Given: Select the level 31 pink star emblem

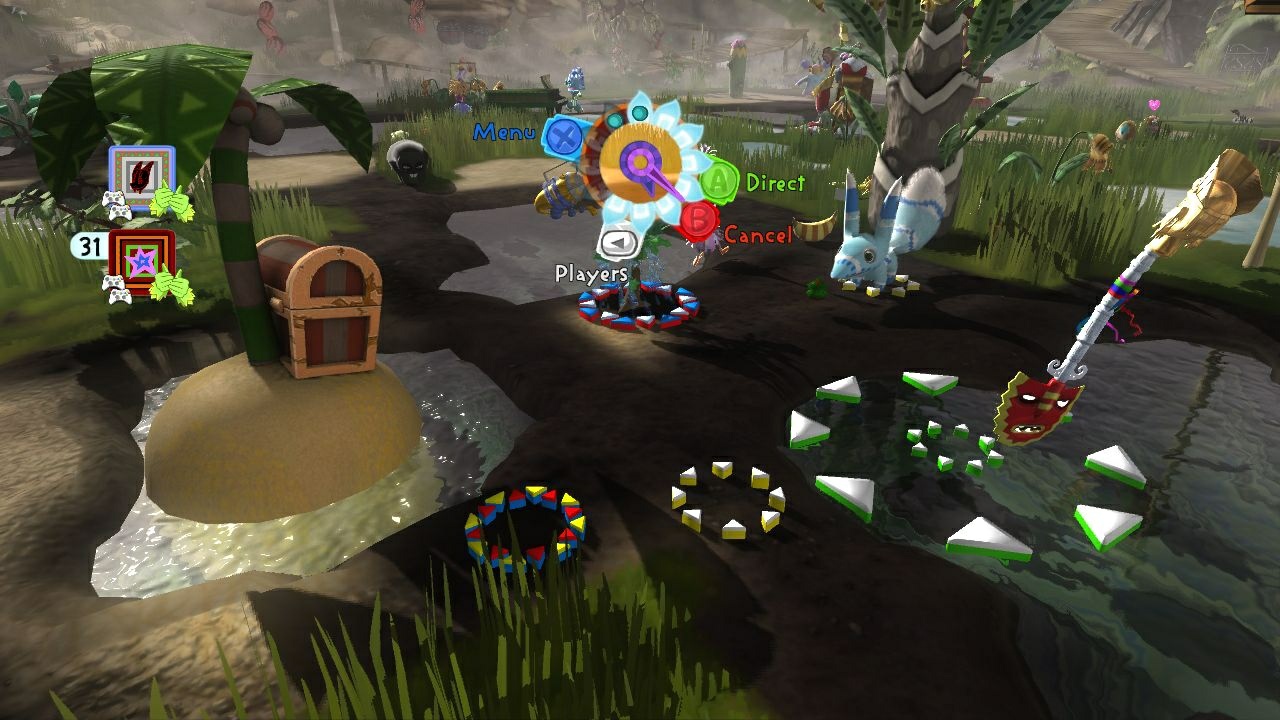Looking at the screenshot, I should pyautogui.click(x=142, y=263).
